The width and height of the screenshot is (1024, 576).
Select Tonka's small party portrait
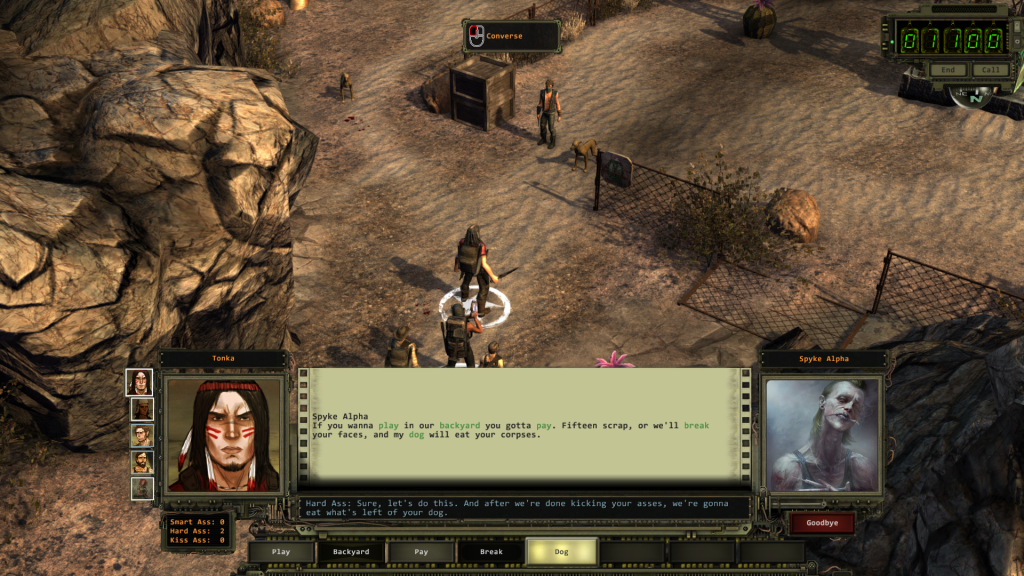(141, 382)
